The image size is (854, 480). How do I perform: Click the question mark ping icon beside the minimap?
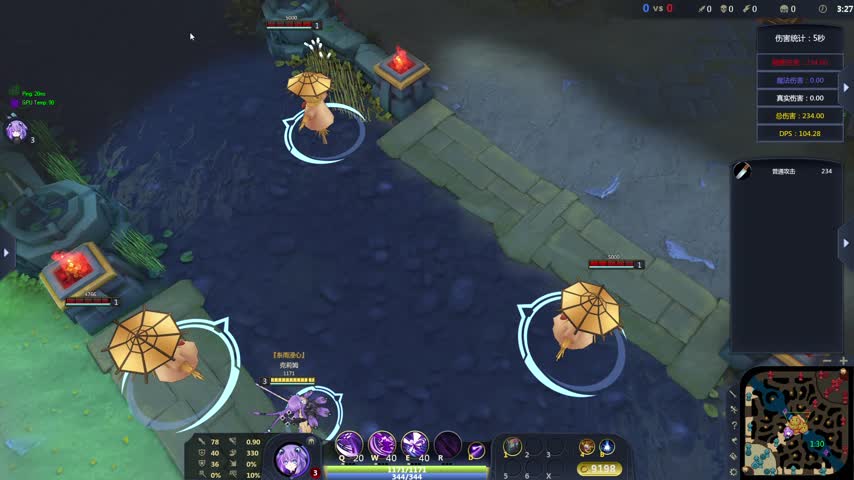point(733,425)
